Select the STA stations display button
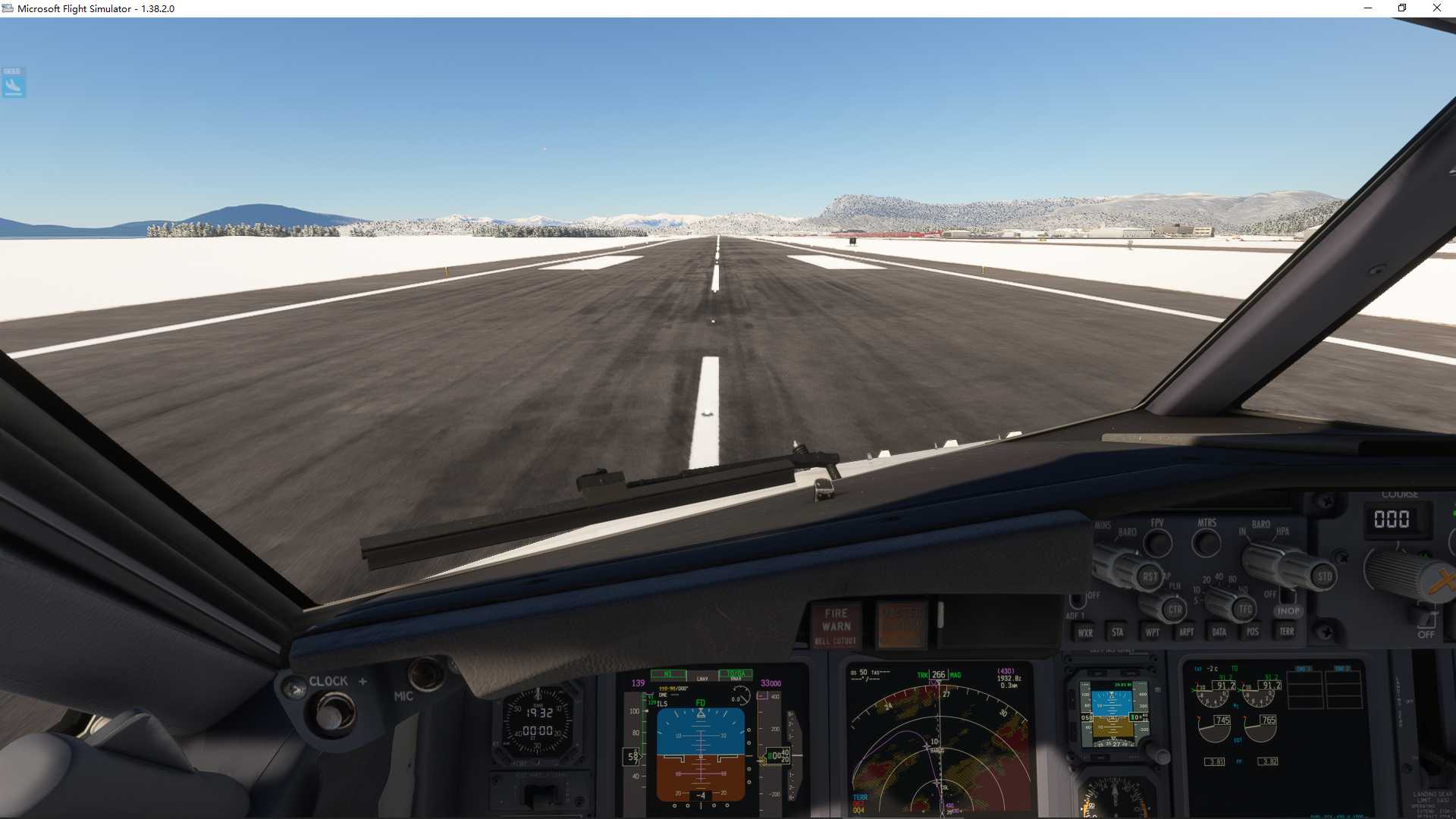 1117,631
